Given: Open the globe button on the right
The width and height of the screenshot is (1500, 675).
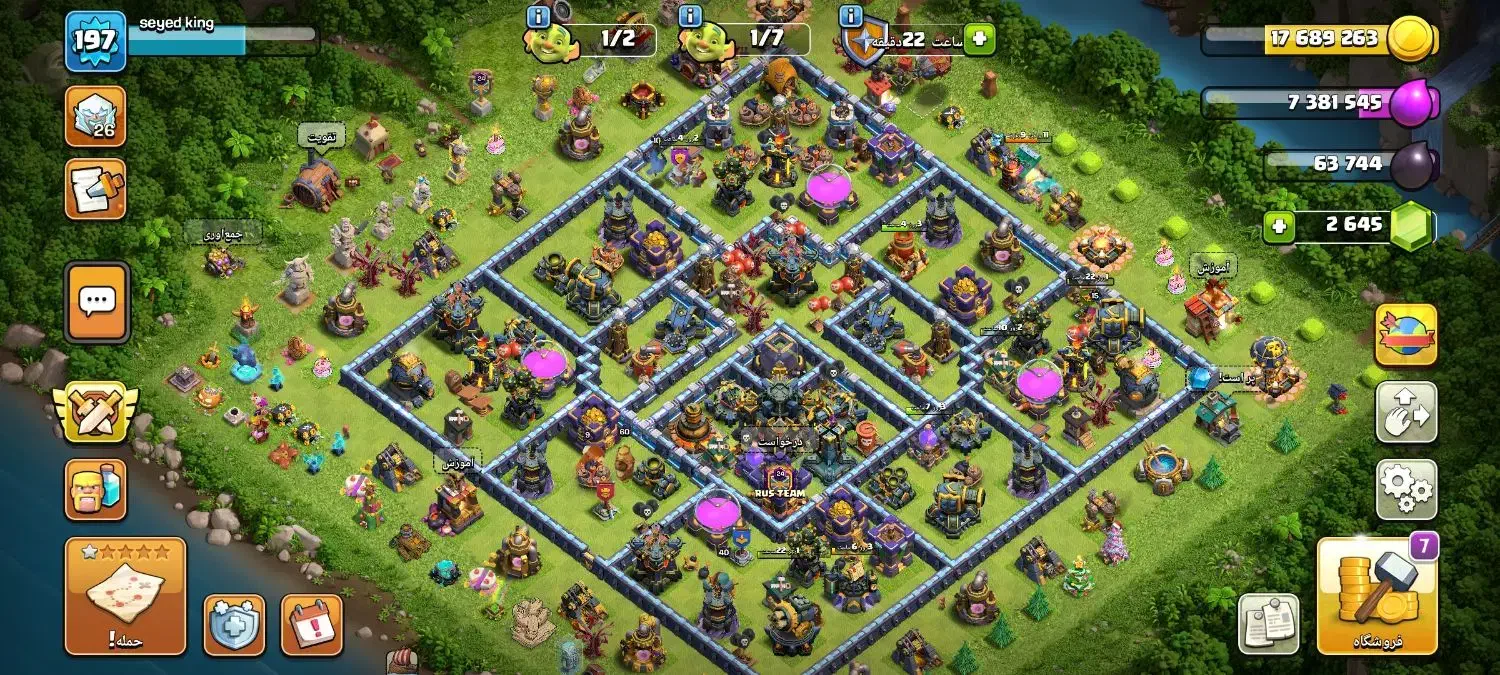Looking at the screenshot, I should [1406, 335].
